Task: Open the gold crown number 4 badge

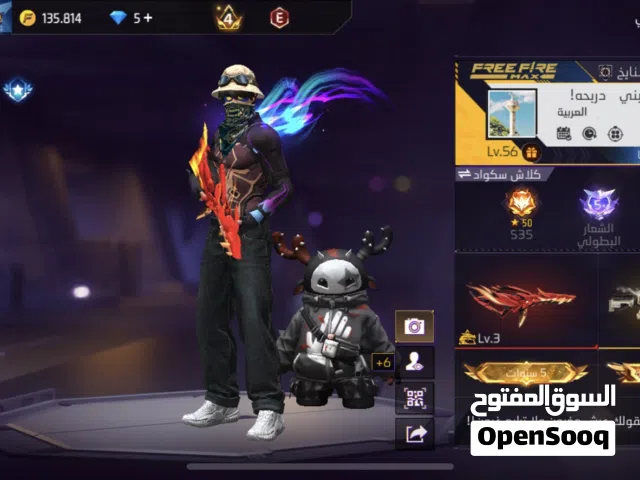Action: point(227,17)
